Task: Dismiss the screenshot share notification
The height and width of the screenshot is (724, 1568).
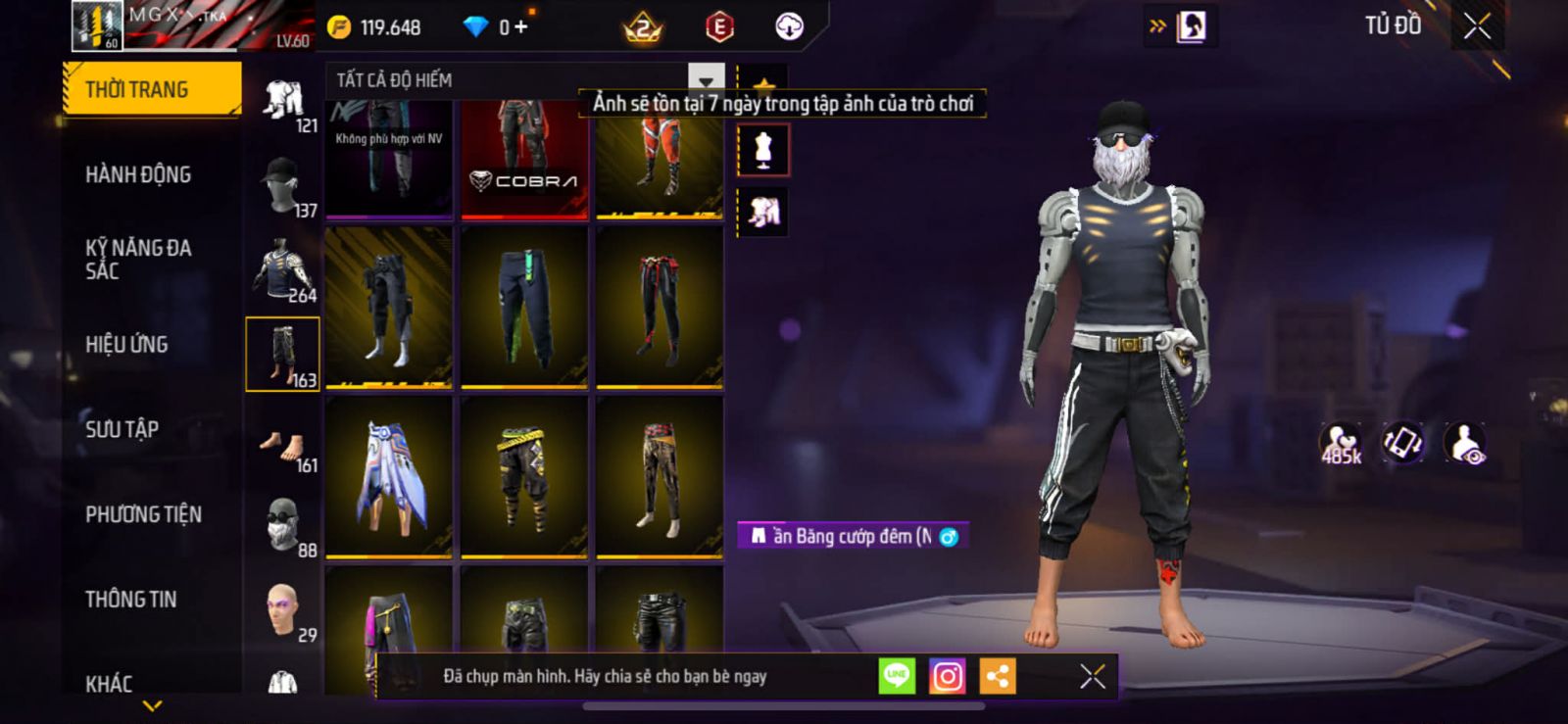Action: click(1093, 676)
